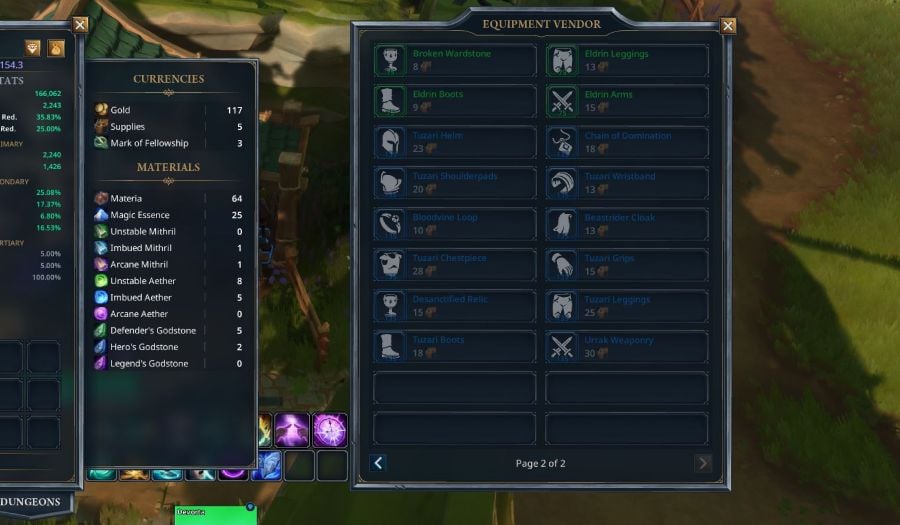This screenshot has height=525, width=900.
Task: Close the Equipment Vendor window
Action: pyautogui.click(x=728, y=26)
